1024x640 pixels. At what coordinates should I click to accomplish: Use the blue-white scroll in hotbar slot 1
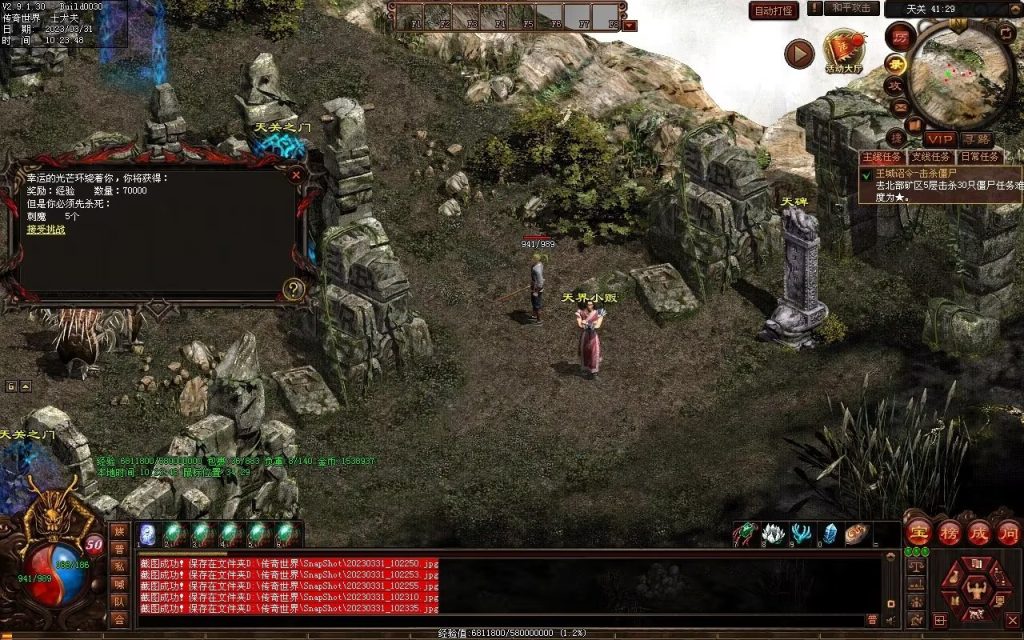coord(147,534)
